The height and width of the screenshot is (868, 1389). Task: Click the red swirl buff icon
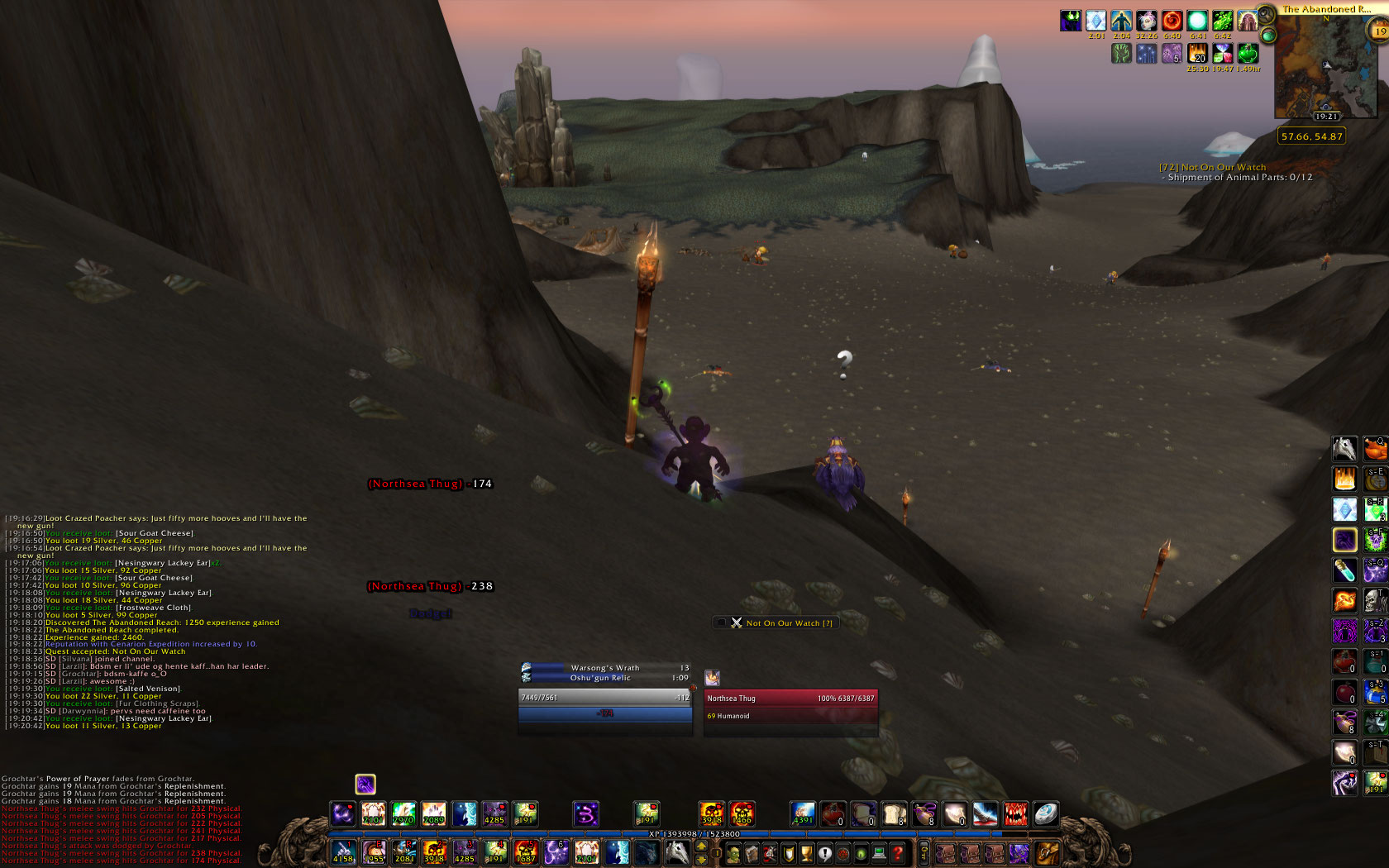[1172, 21]
